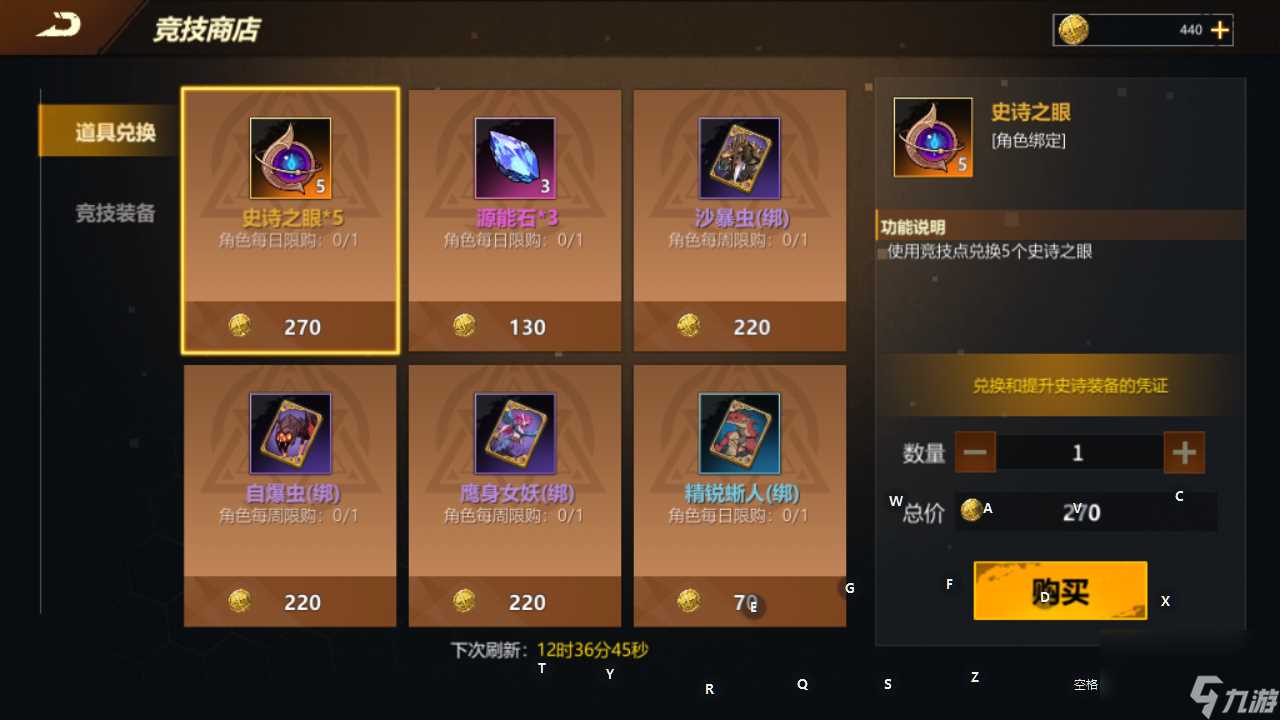This screenshot has width=1280, height=720.
Task: Click the + button to add currency
Action: 1221,30
